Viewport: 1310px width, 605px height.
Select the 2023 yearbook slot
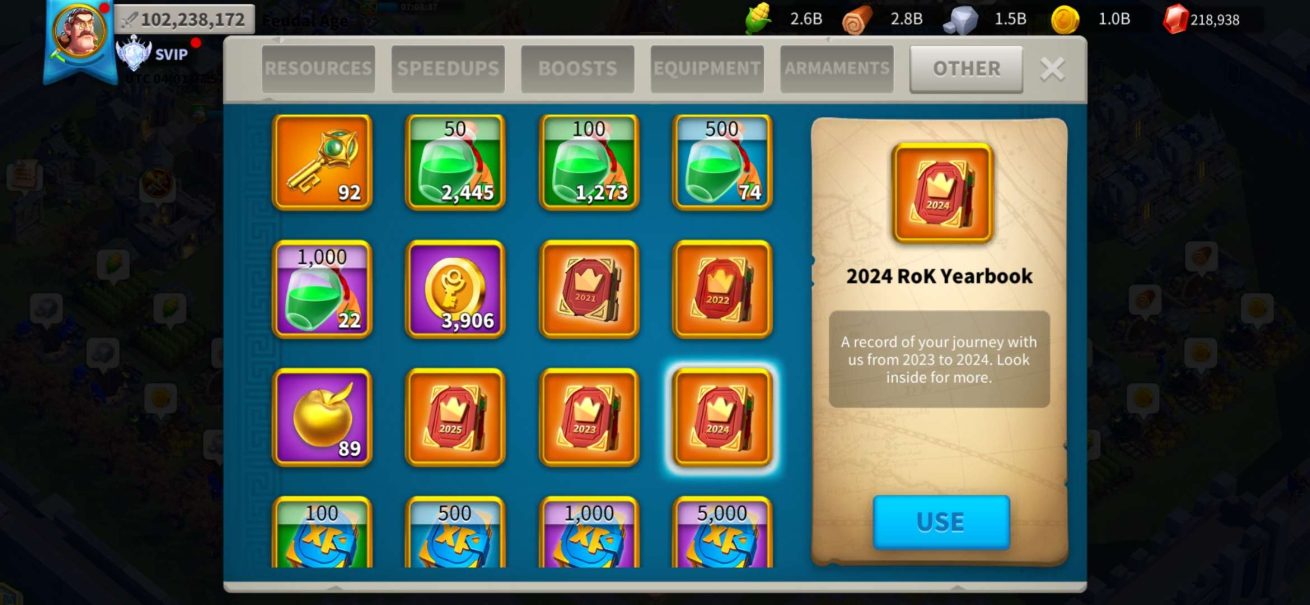(589, 417)
